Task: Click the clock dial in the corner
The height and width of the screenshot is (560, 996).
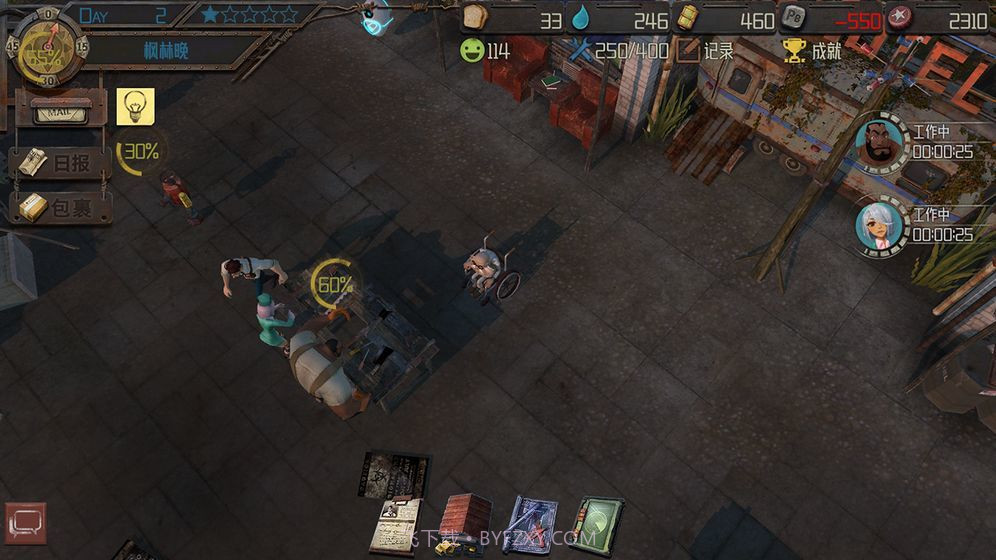Action: pyautogui.click(x=46, y=46)
